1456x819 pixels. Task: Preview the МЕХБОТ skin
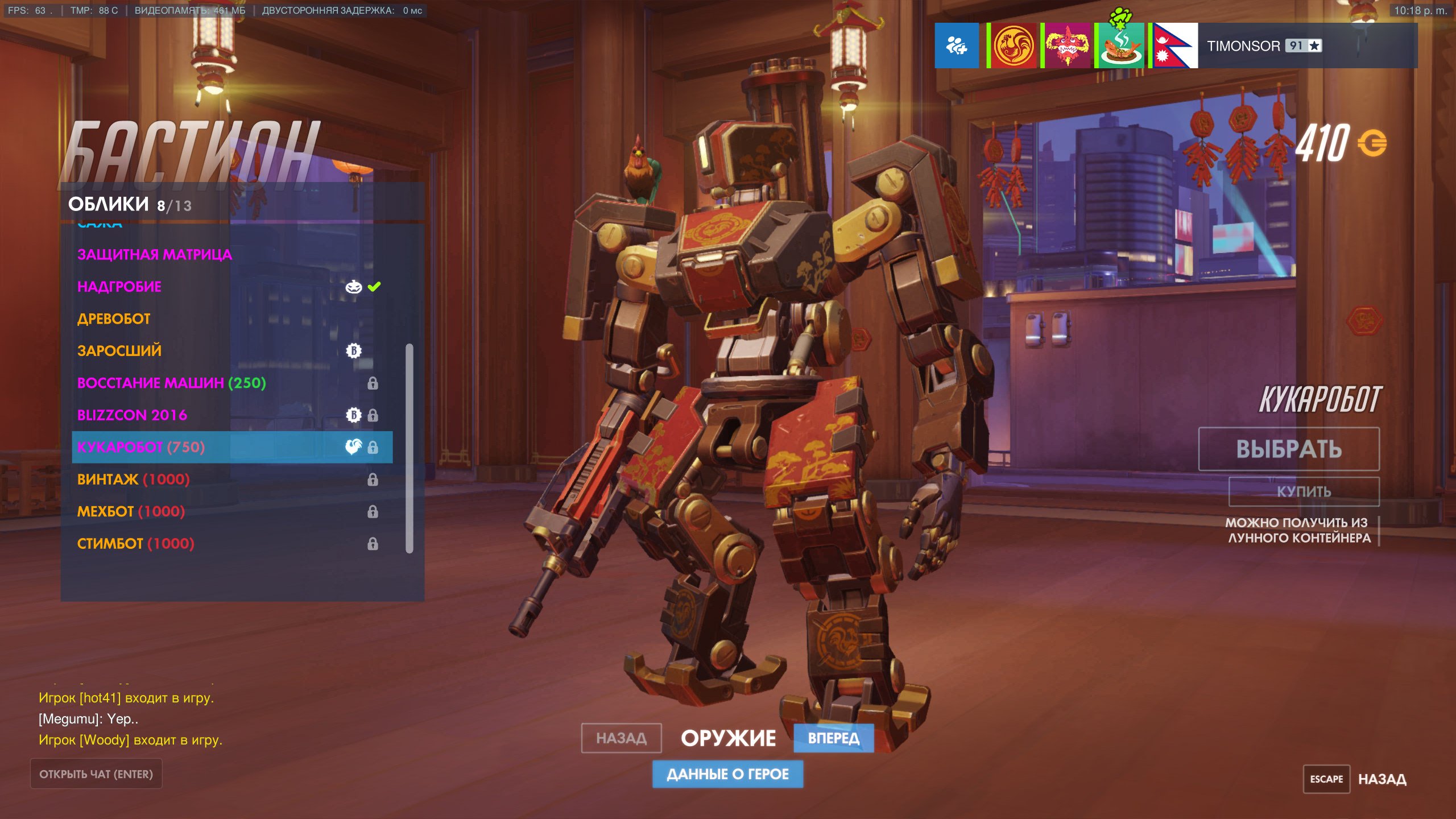pos(131,511)
